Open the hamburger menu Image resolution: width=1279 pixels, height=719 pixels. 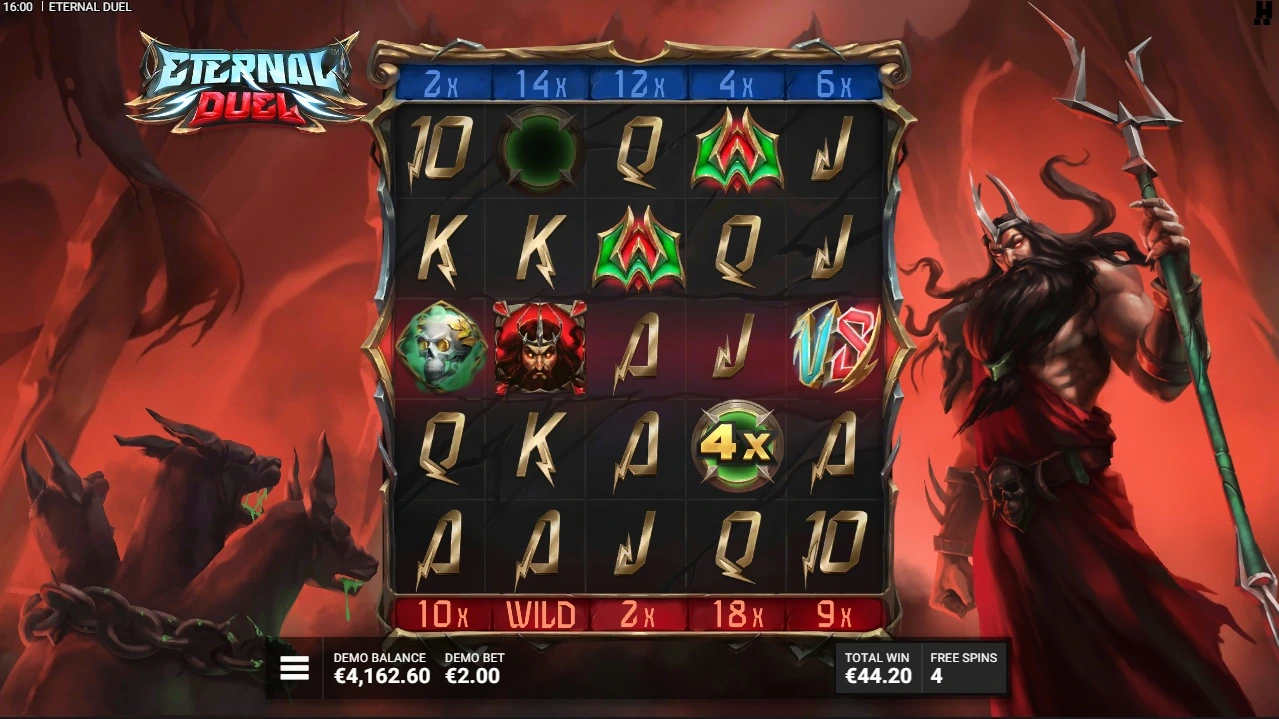click(294, 668)
